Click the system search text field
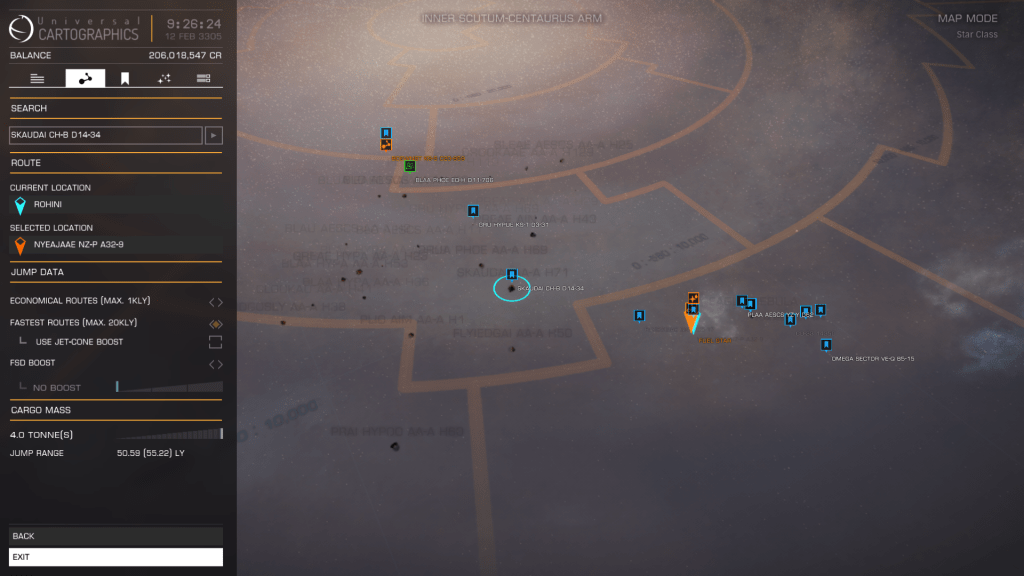 click(106, 135)
